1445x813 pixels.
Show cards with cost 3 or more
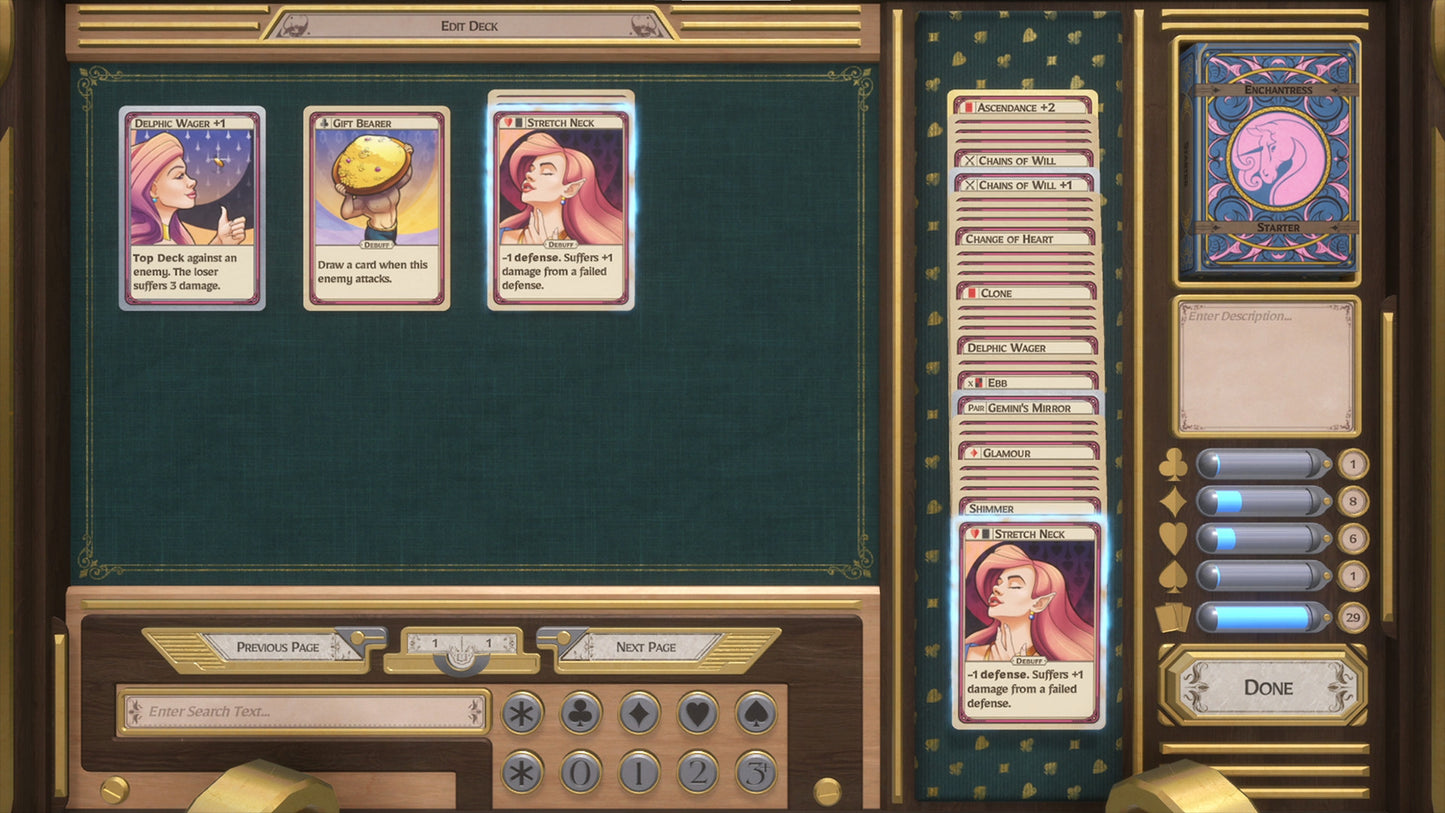756,772
